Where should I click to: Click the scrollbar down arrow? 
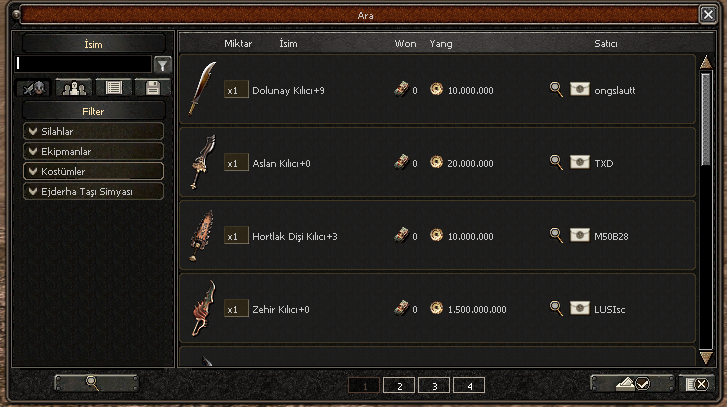pyautogui.click(x=706, y=357)
